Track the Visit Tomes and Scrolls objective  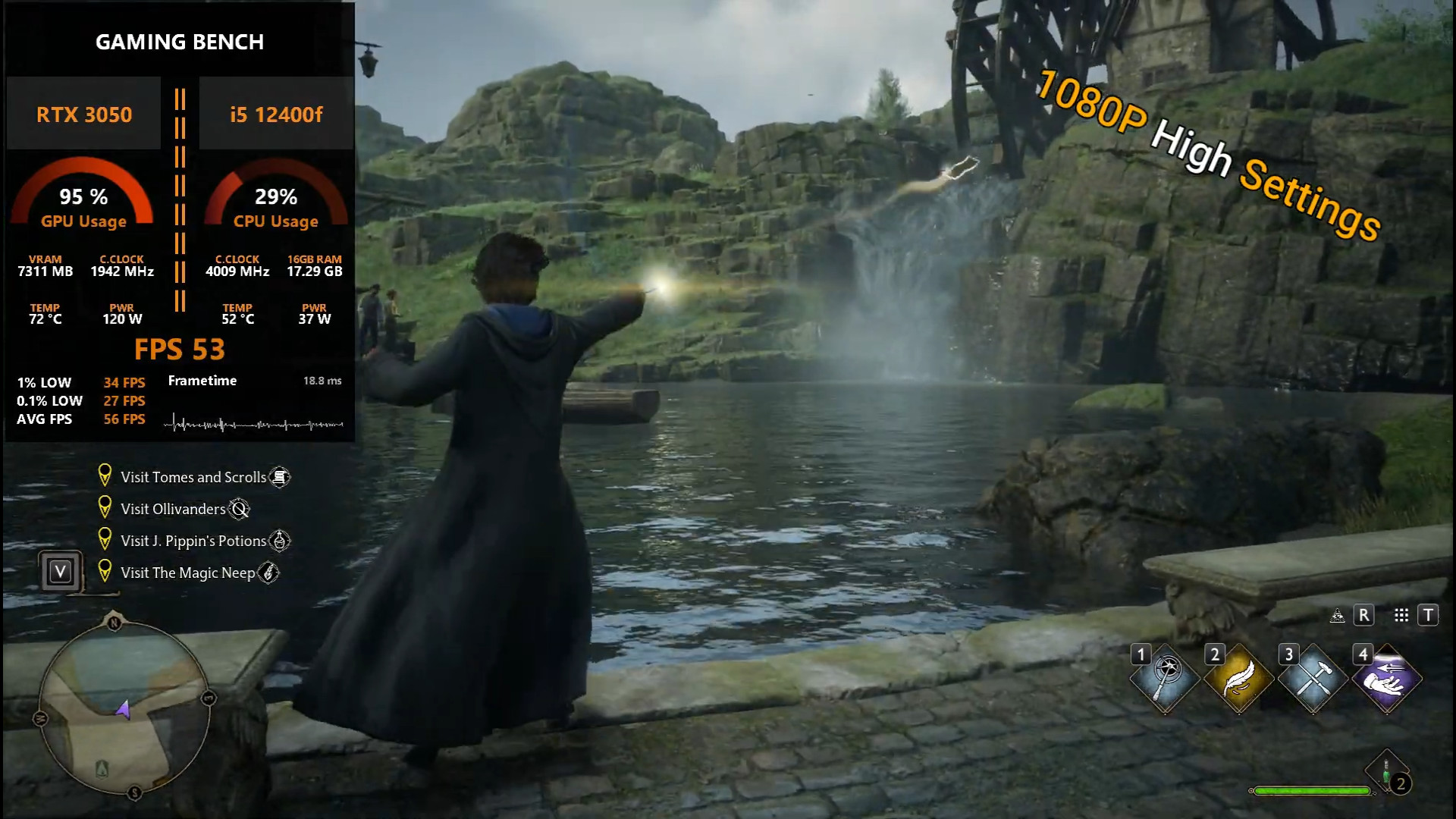tap(193, 477)
